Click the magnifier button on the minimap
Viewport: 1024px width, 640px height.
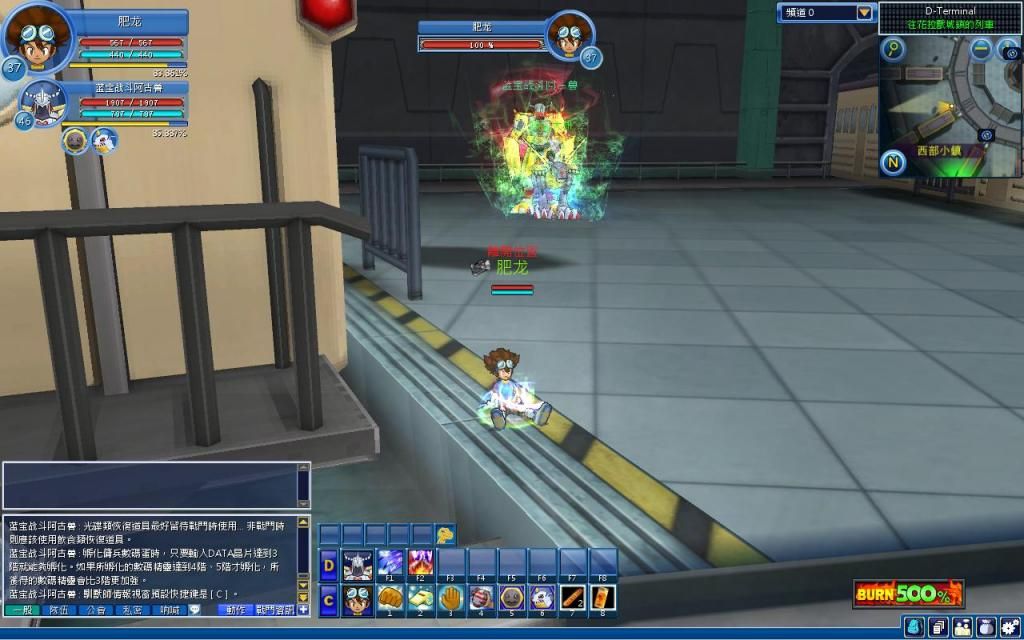coord(892,48)
